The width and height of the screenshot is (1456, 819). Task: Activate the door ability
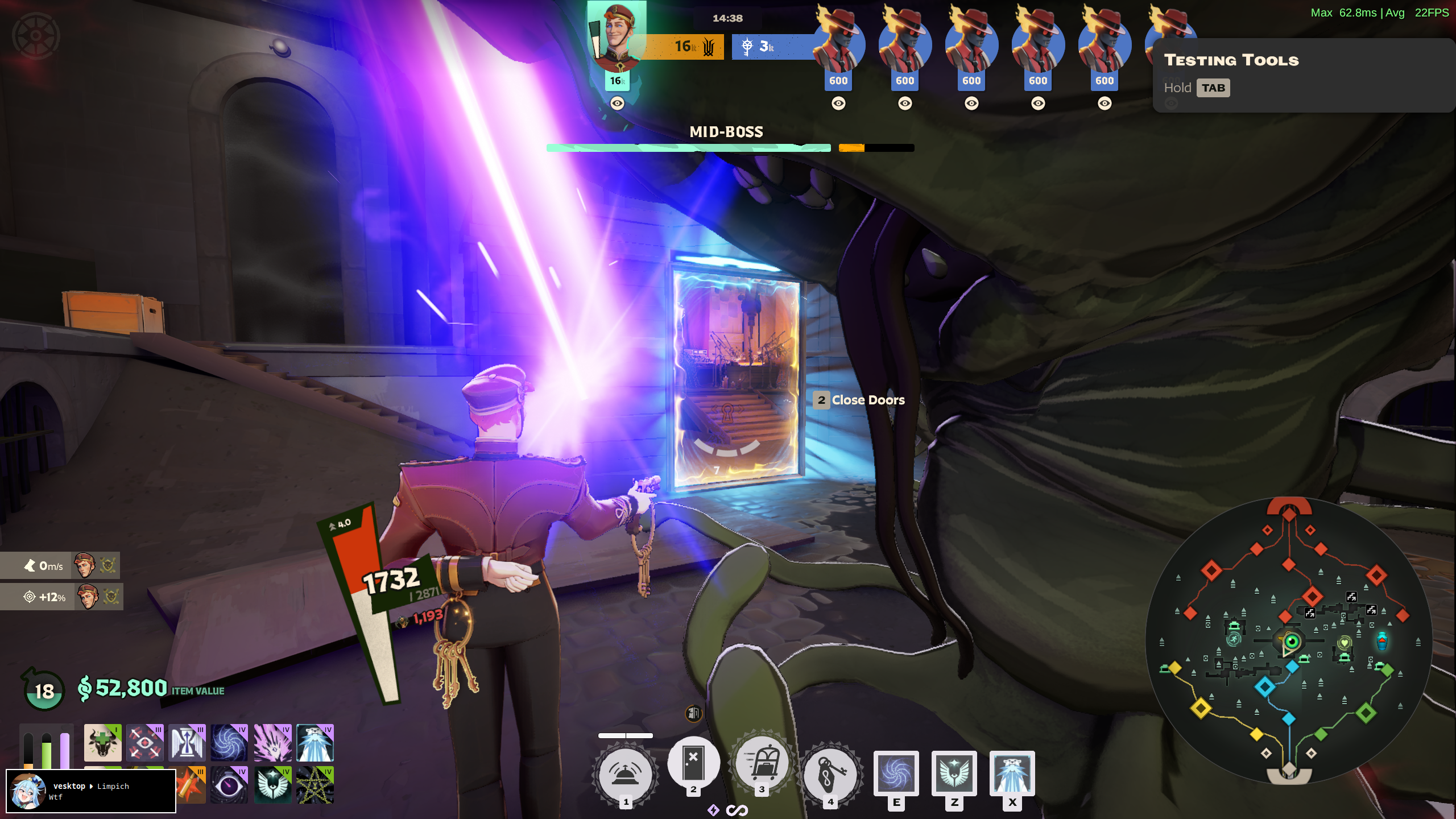[693, 763]
